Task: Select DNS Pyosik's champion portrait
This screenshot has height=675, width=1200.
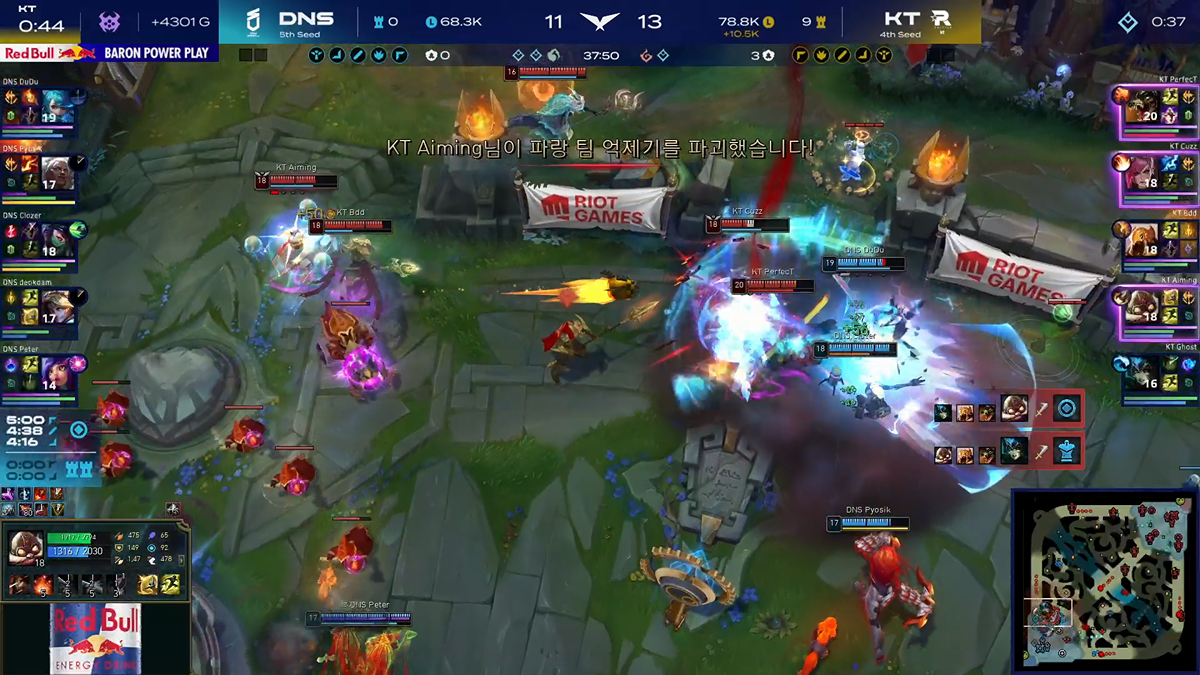Action: [x=59, y=171]
